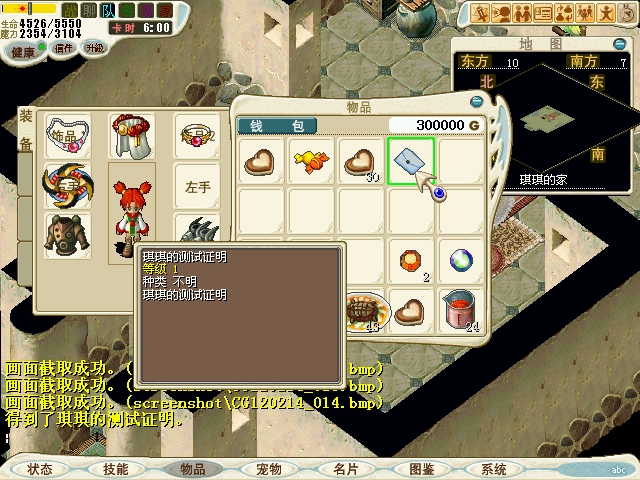Select the orange gemstone item
The image size is (640, 480).
pos(410,260)
